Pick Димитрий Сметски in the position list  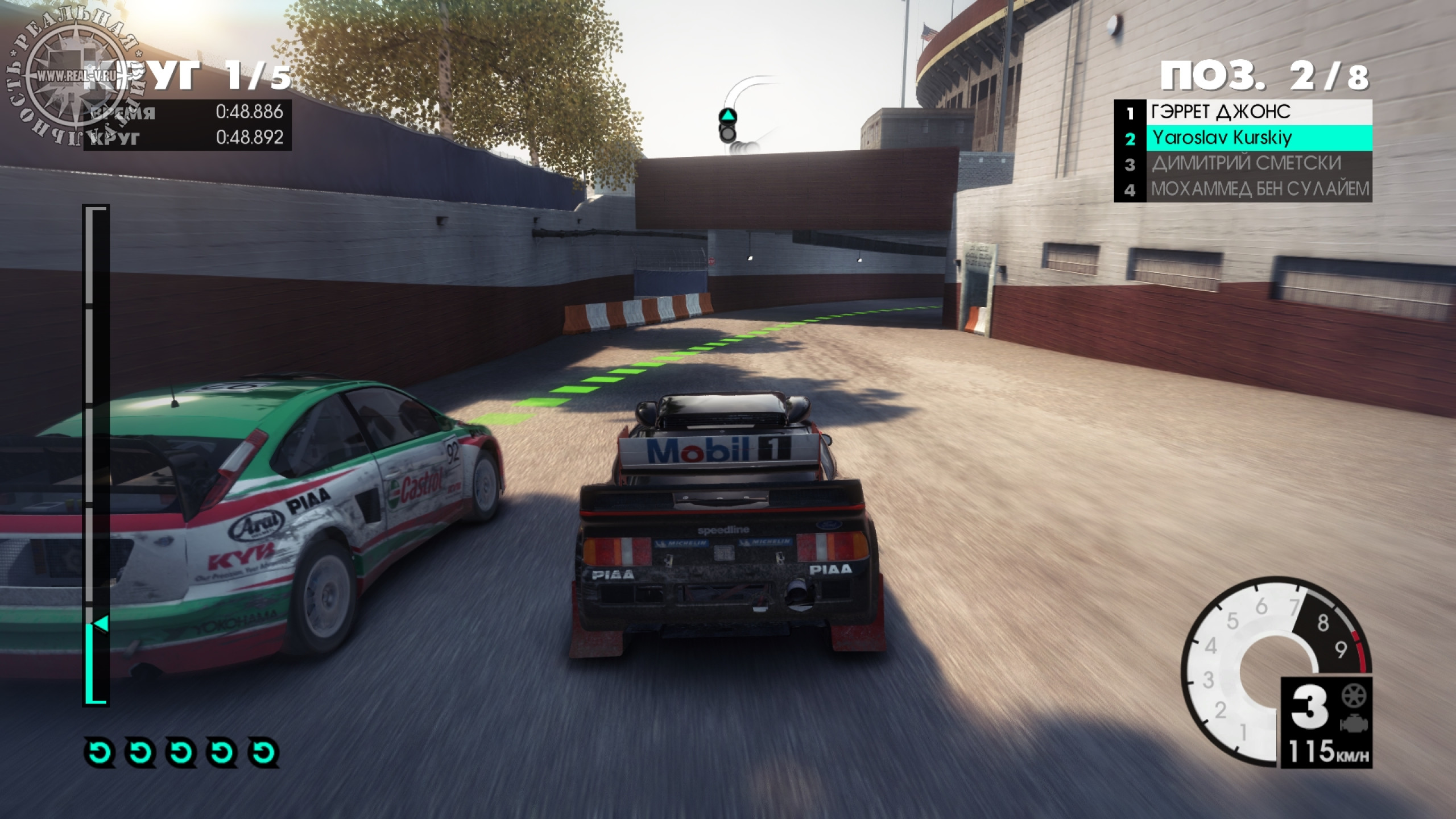[1242, 164]
